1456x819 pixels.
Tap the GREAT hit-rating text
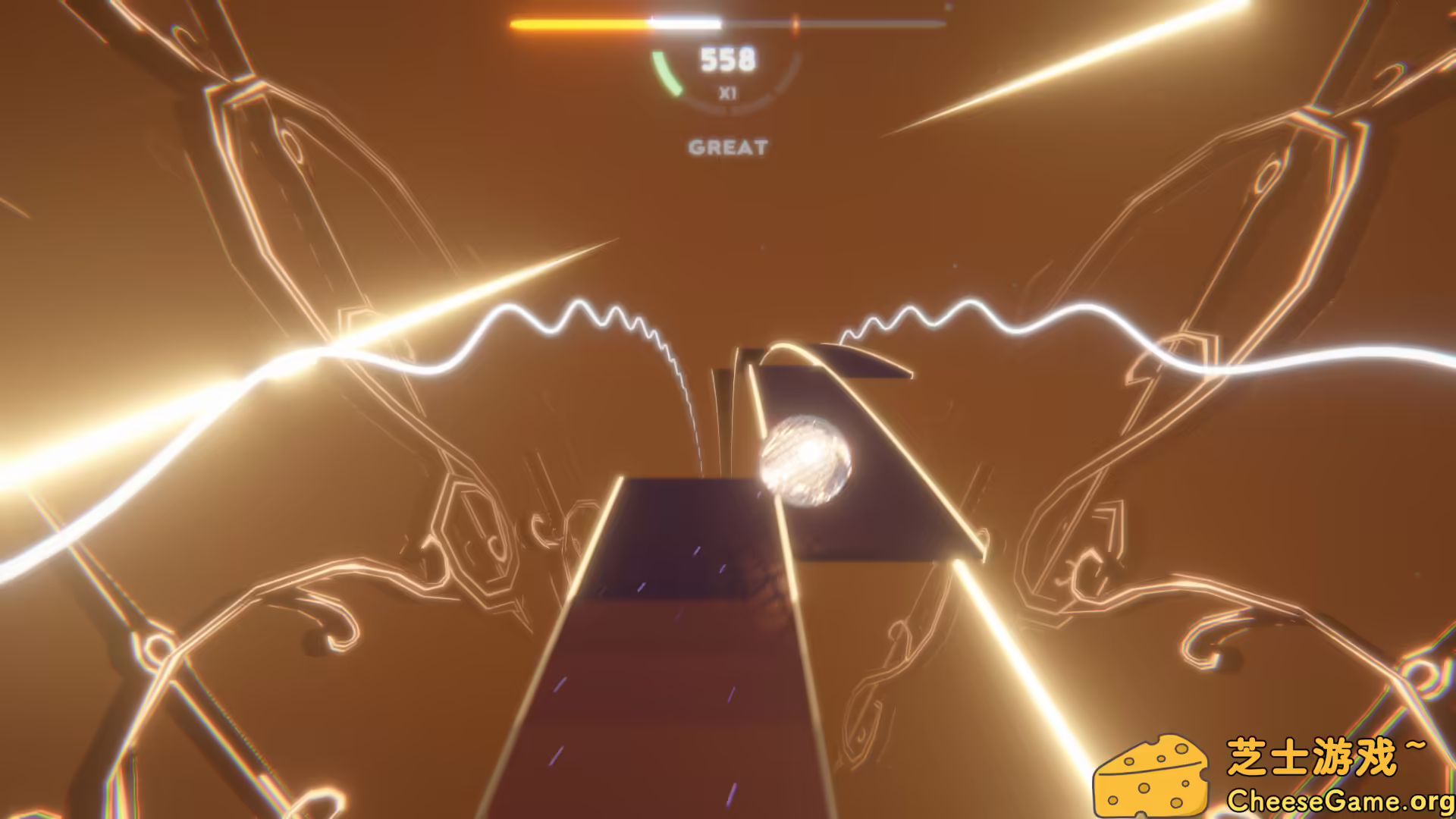[728, 148]
